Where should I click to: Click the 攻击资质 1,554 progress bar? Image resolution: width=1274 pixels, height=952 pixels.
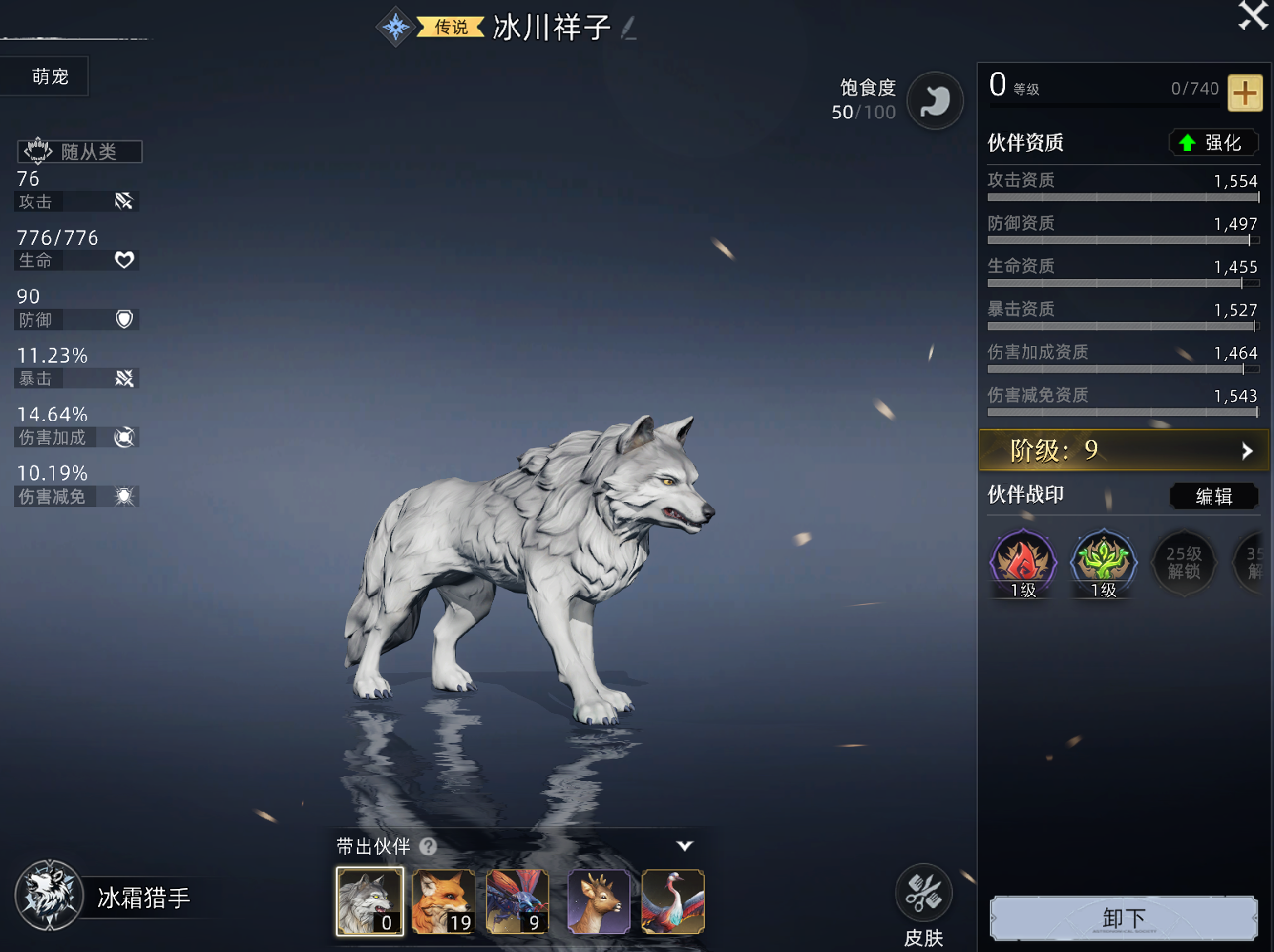1122,198
